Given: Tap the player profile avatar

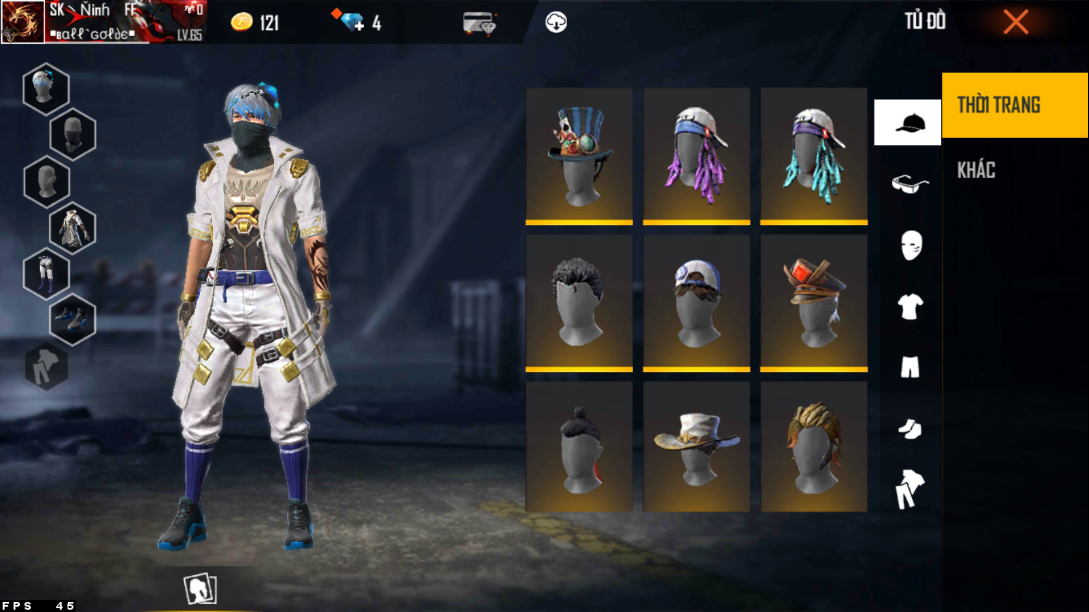Looking at the screenshot, I should [22, 22].
